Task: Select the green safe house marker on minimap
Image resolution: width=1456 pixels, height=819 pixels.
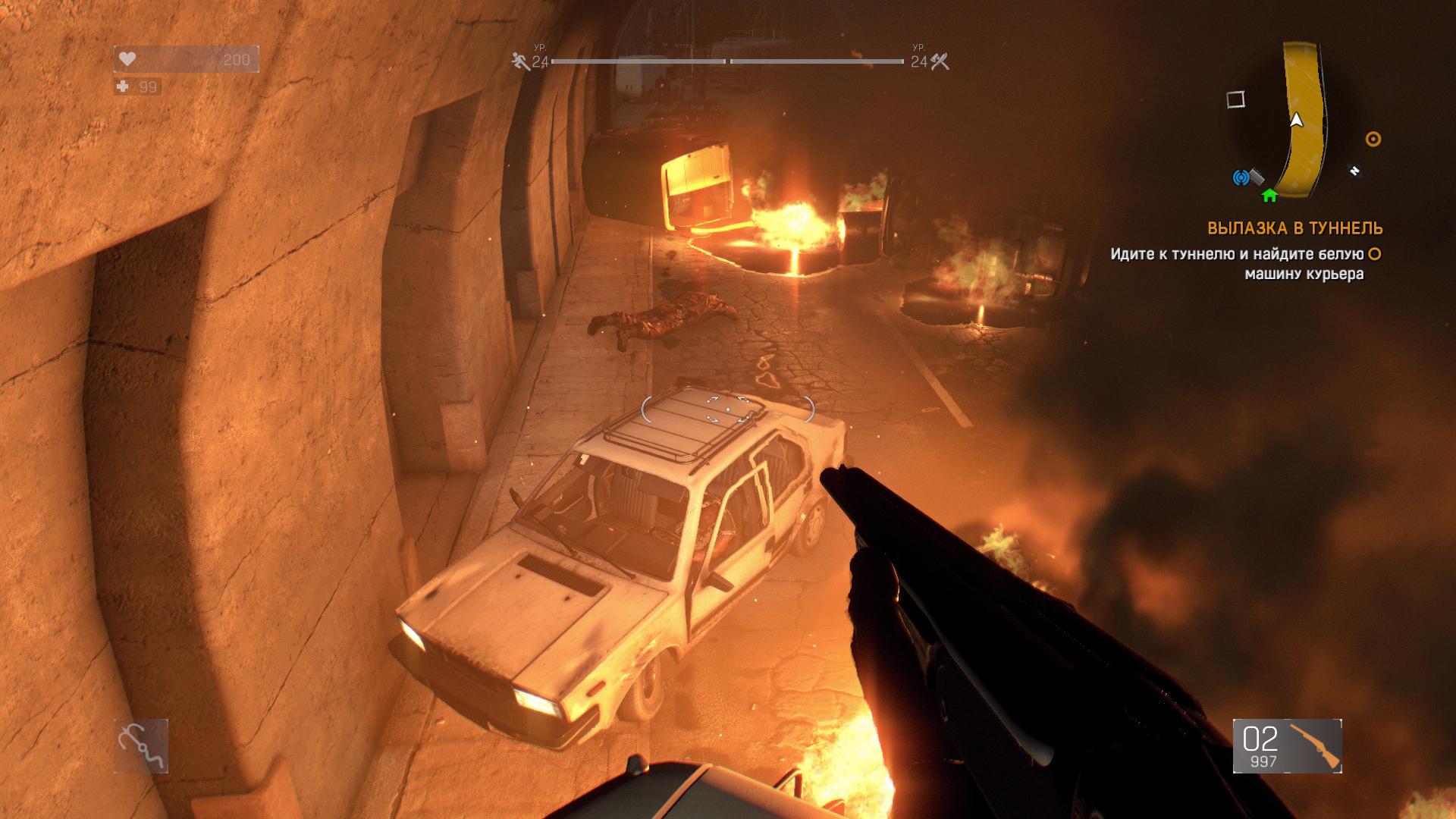Action: click(1269, 196)
